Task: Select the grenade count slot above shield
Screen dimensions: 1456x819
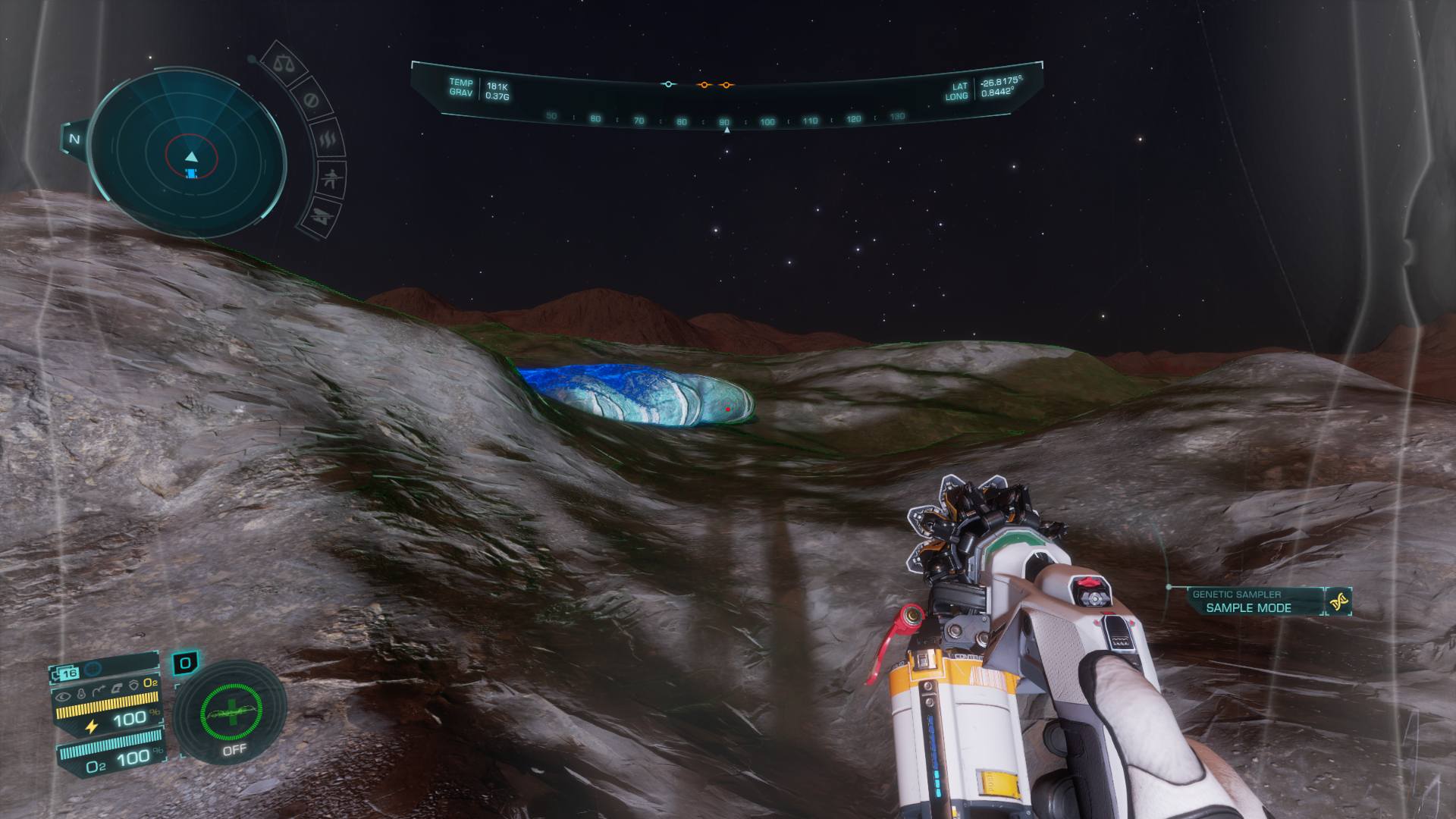Action: point(185,664)
